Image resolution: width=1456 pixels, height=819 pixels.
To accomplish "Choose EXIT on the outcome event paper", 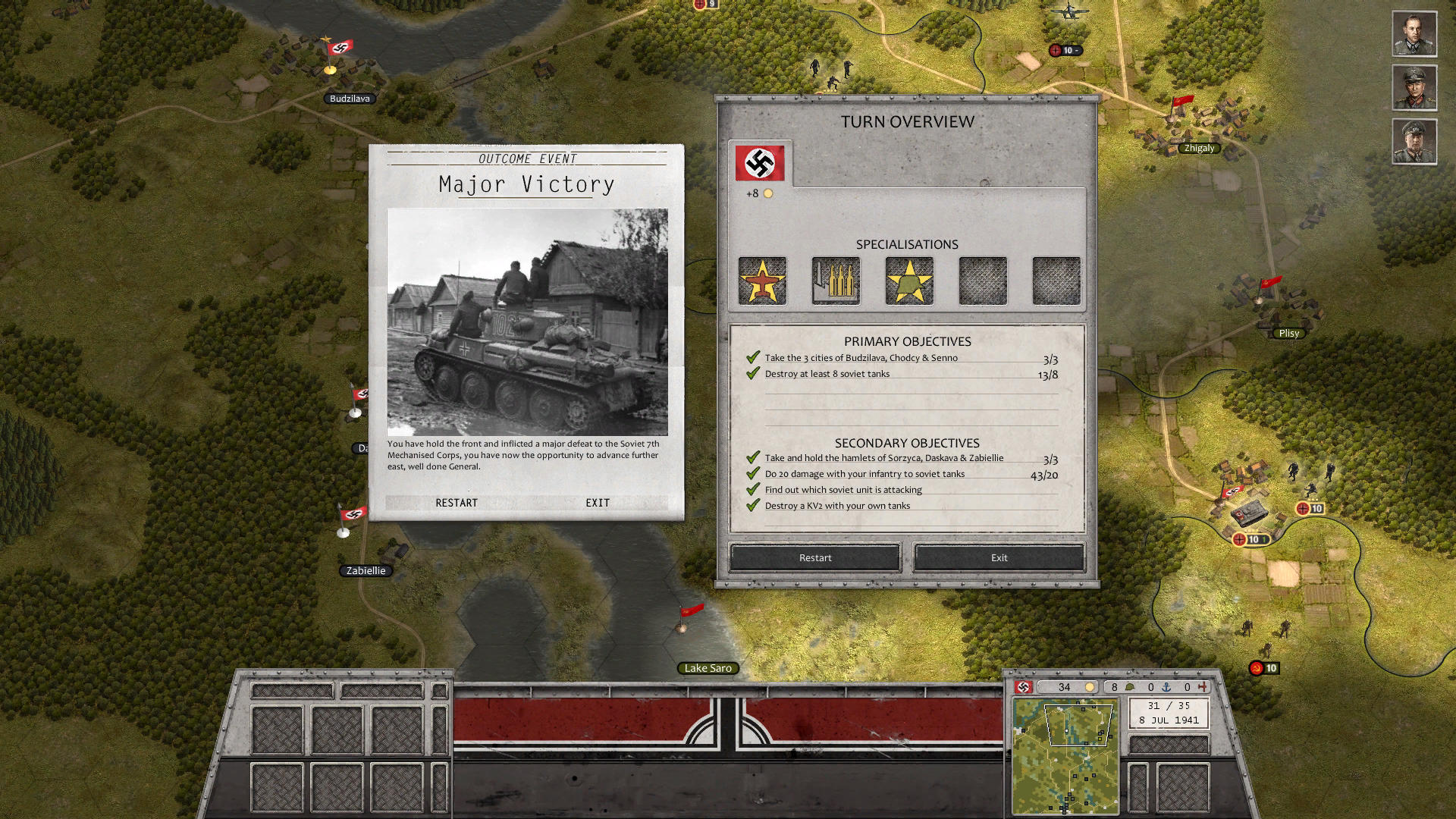I will [598, 503].
